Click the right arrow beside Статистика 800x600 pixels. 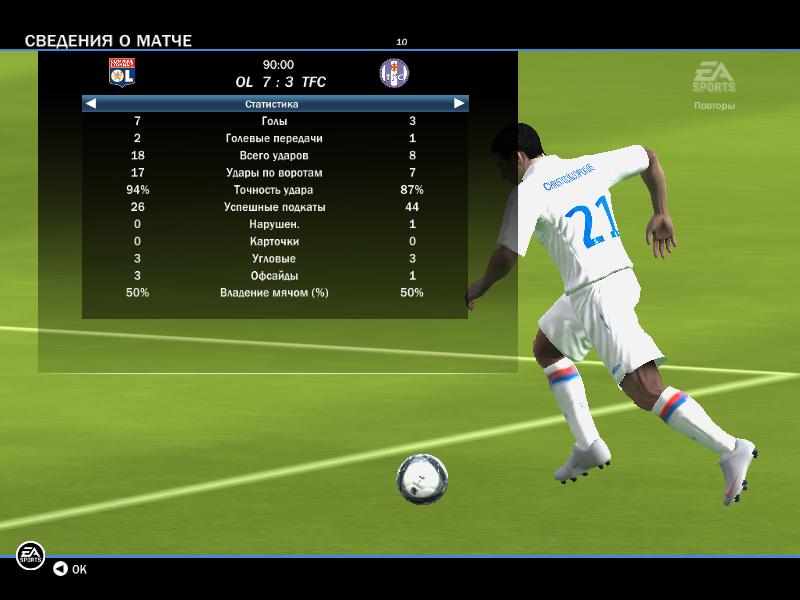[459, 103]
